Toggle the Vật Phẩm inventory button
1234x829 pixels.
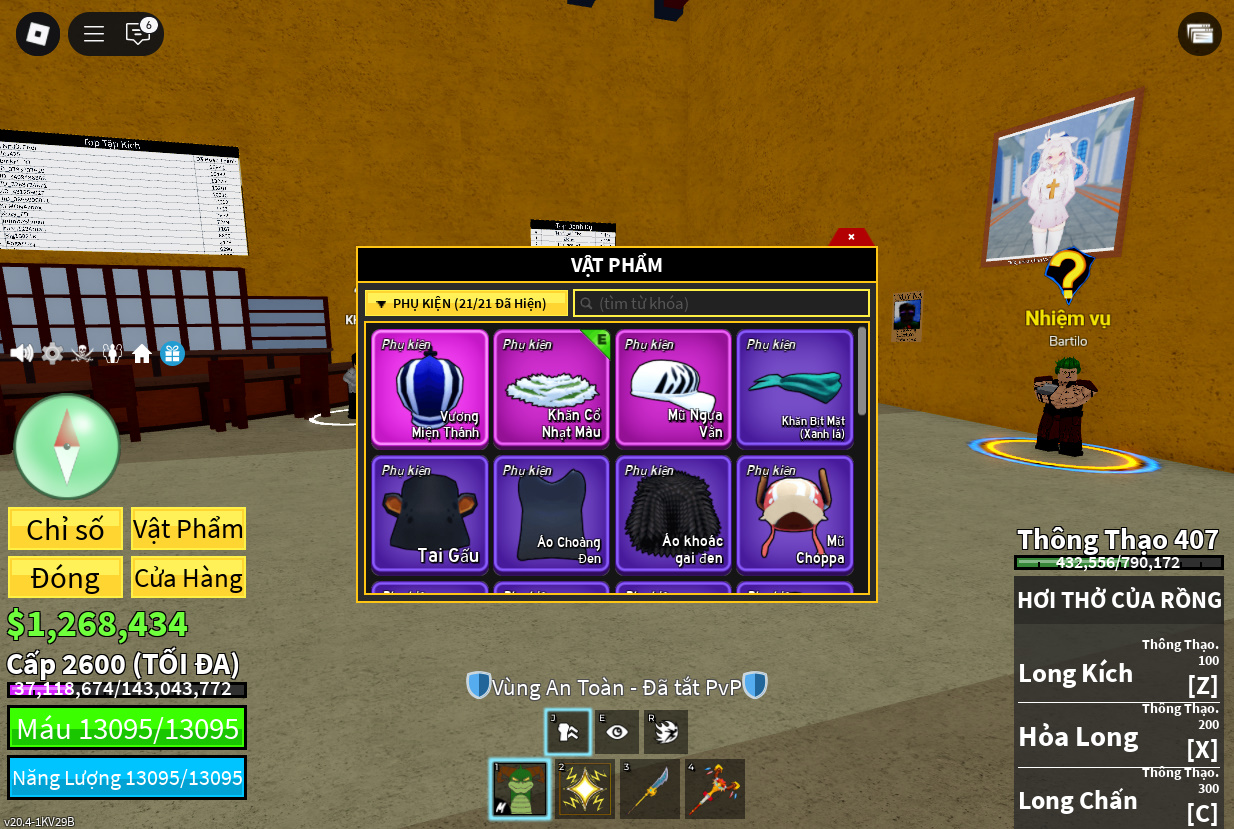coord(188,529)
